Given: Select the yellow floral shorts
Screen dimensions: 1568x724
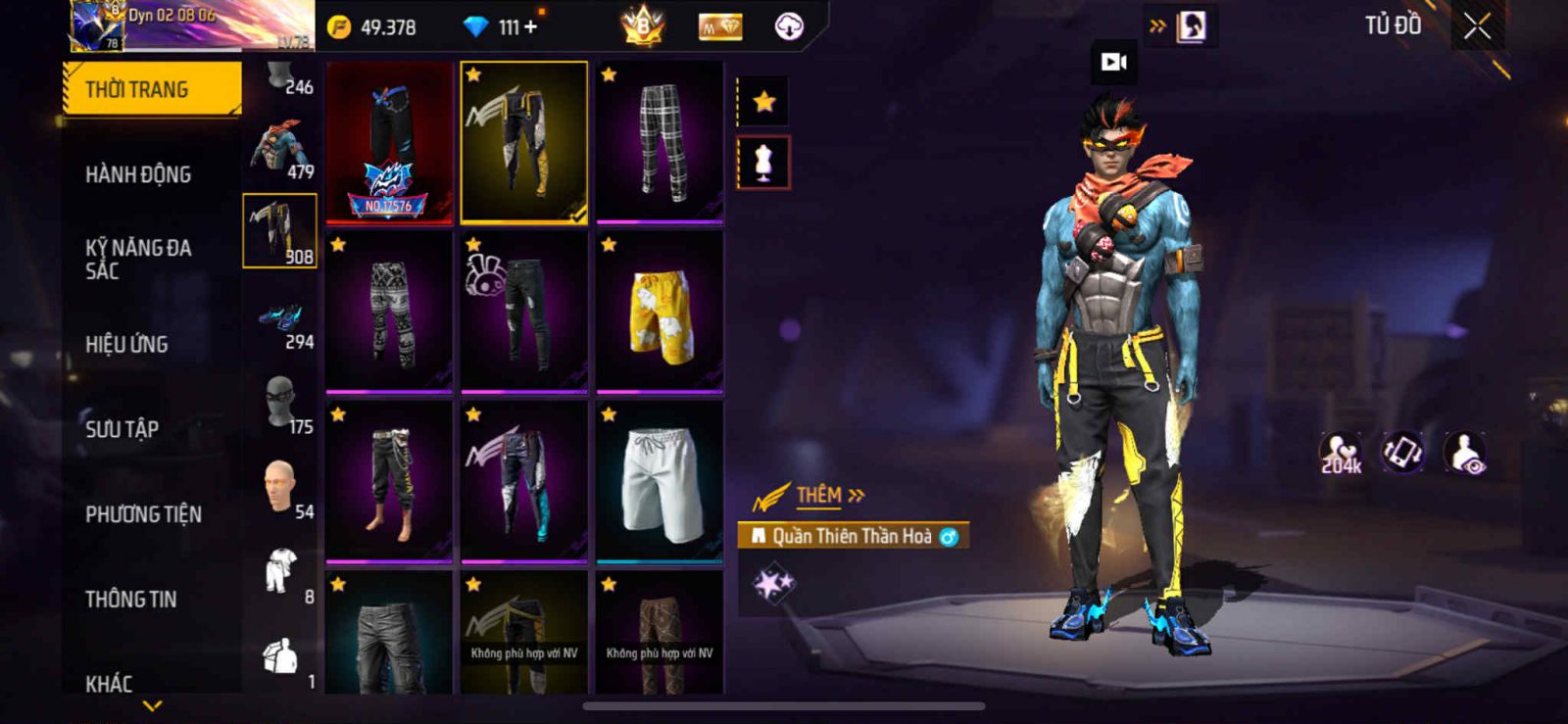Looking at the screenshot, I should 660,312.
